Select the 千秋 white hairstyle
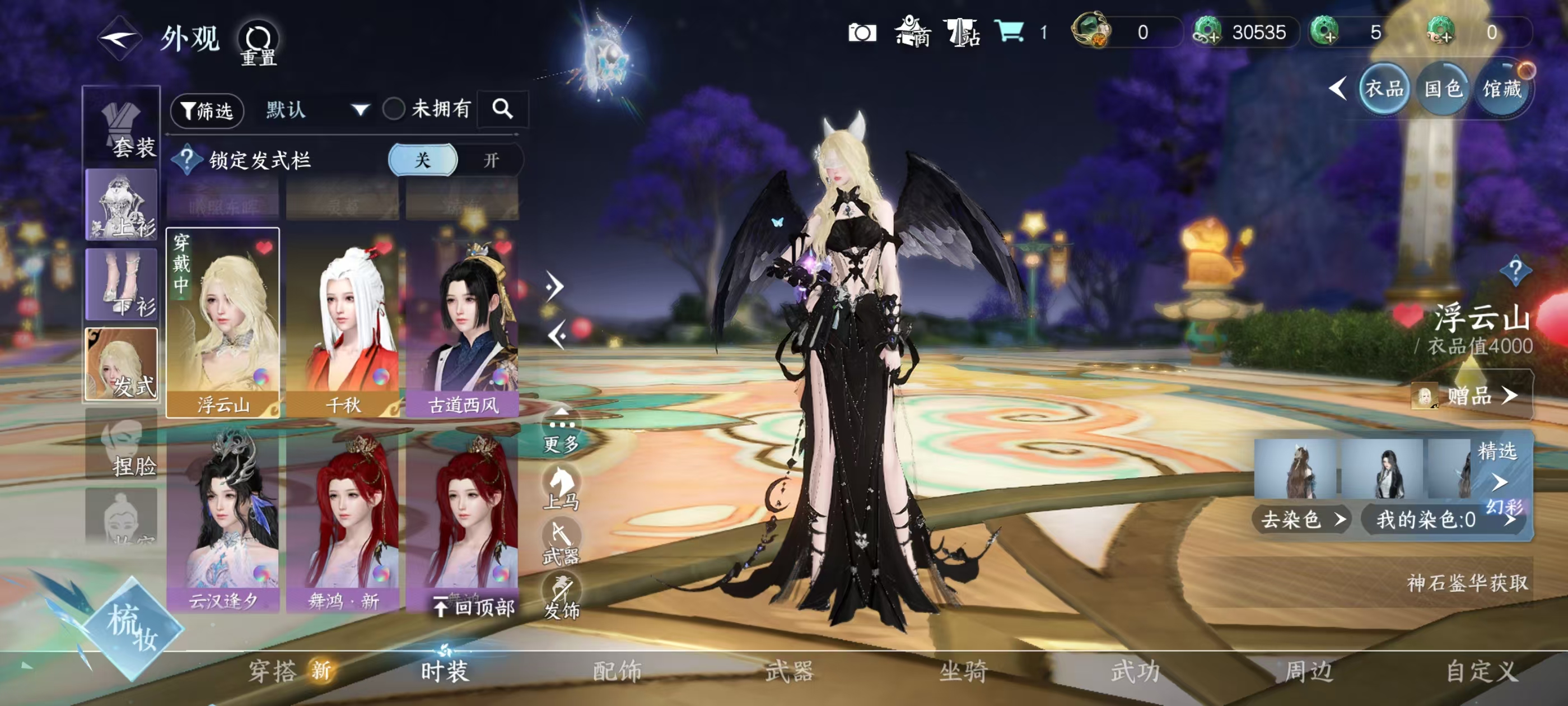Image resolution: width=1568 pixels, height=706 pixels. (343, 323)
